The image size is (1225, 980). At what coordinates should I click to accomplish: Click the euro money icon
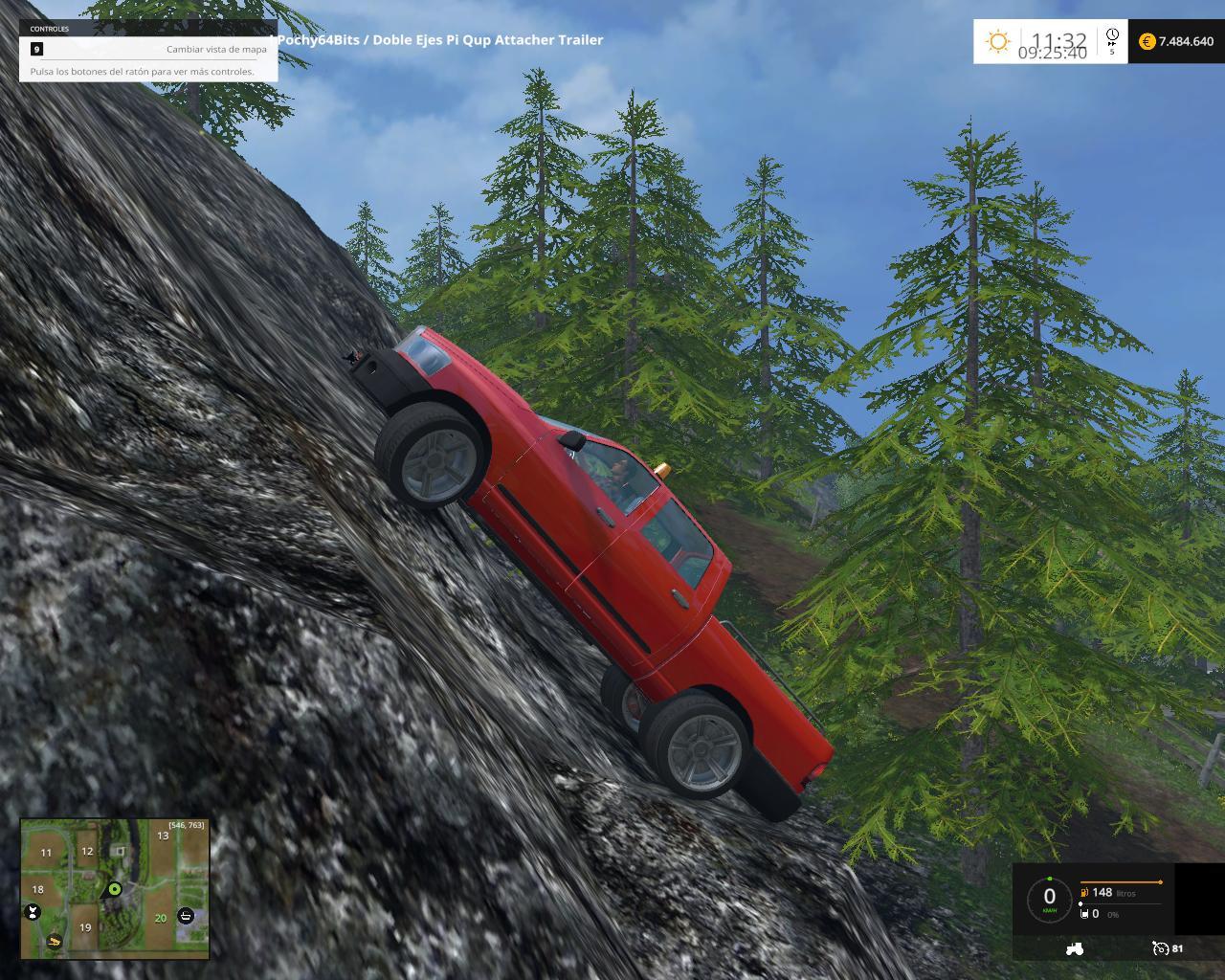point(1147,41)
